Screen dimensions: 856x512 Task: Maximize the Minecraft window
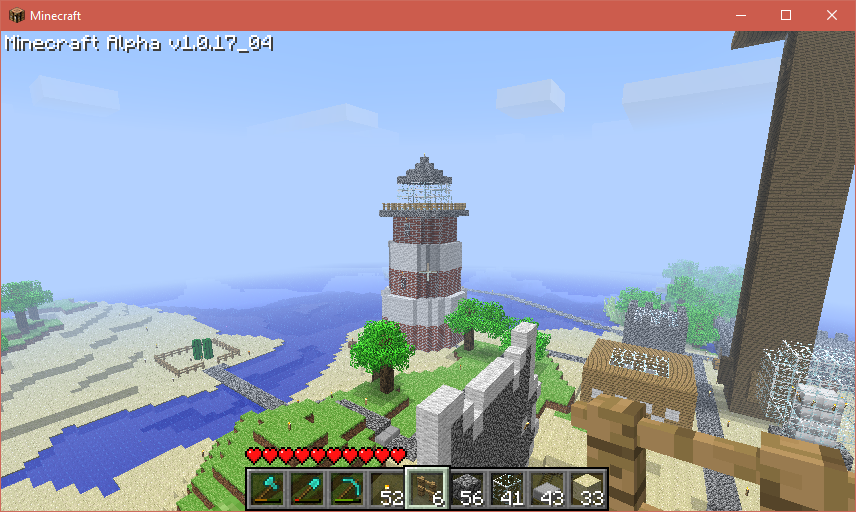coord(786,15)
